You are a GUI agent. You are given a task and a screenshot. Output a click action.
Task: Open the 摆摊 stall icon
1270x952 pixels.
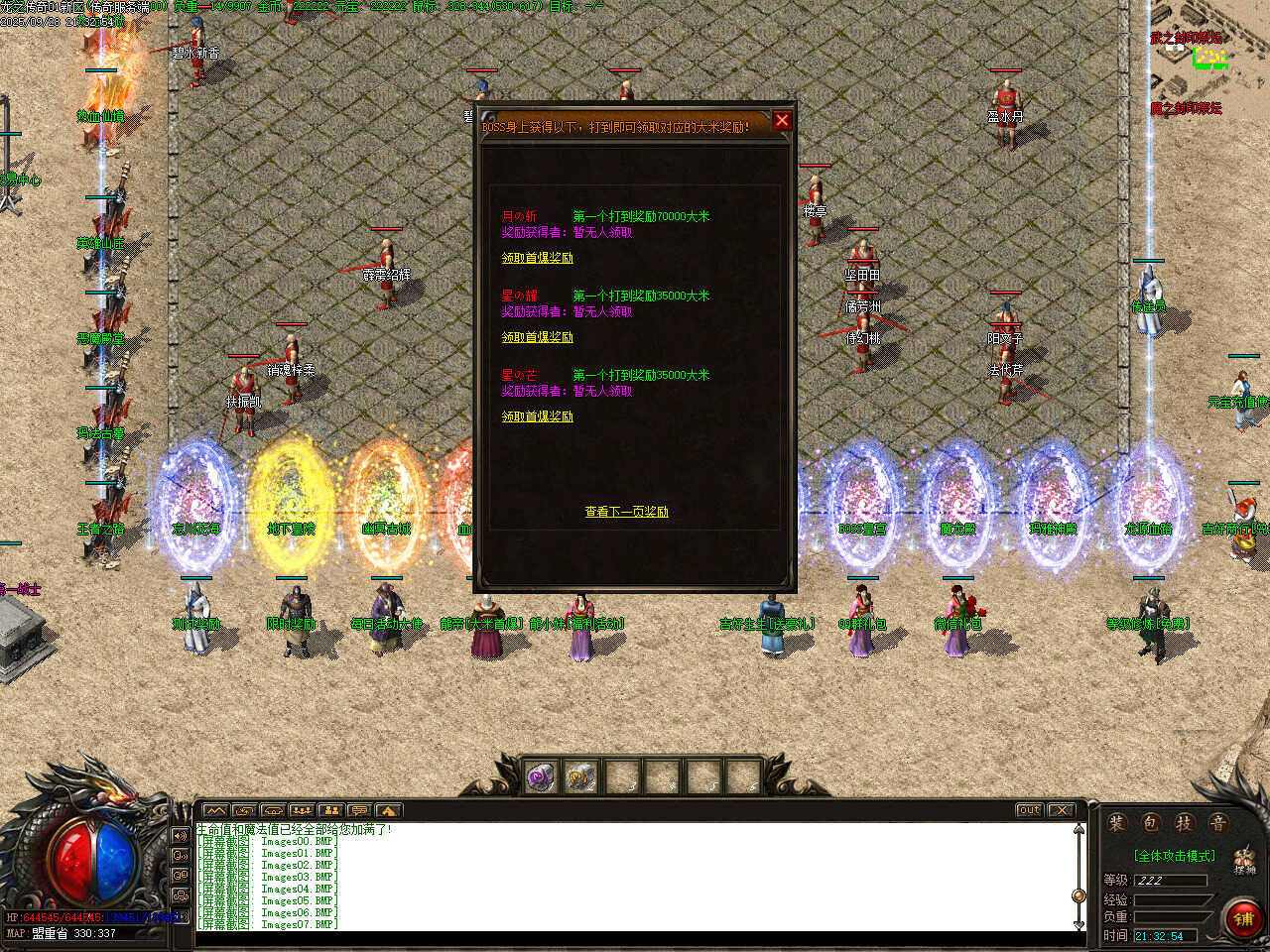coord(1244,860)
